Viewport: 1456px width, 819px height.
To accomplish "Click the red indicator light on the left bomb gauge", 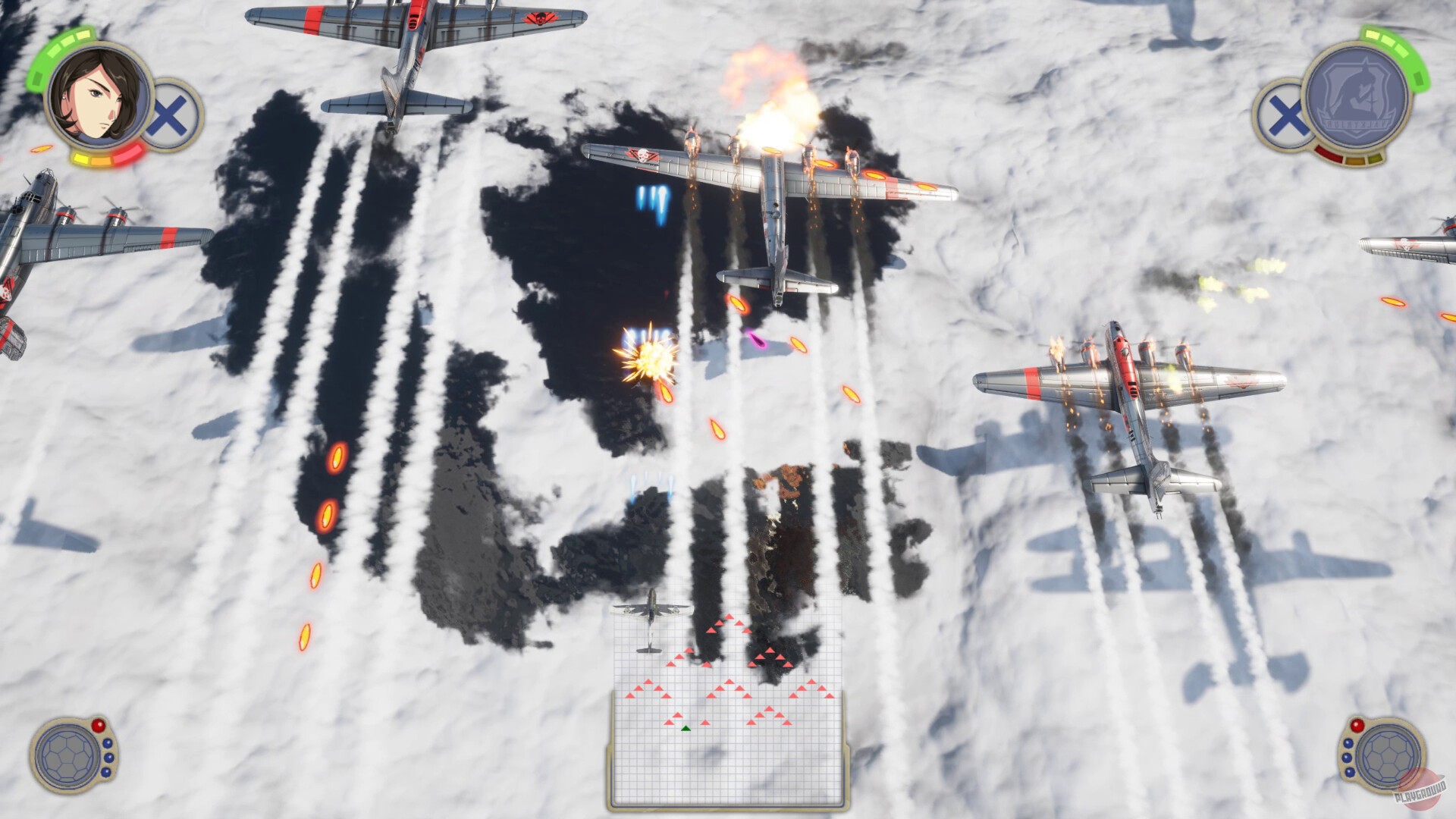I will pyautogui.click(x=99, y=725).
